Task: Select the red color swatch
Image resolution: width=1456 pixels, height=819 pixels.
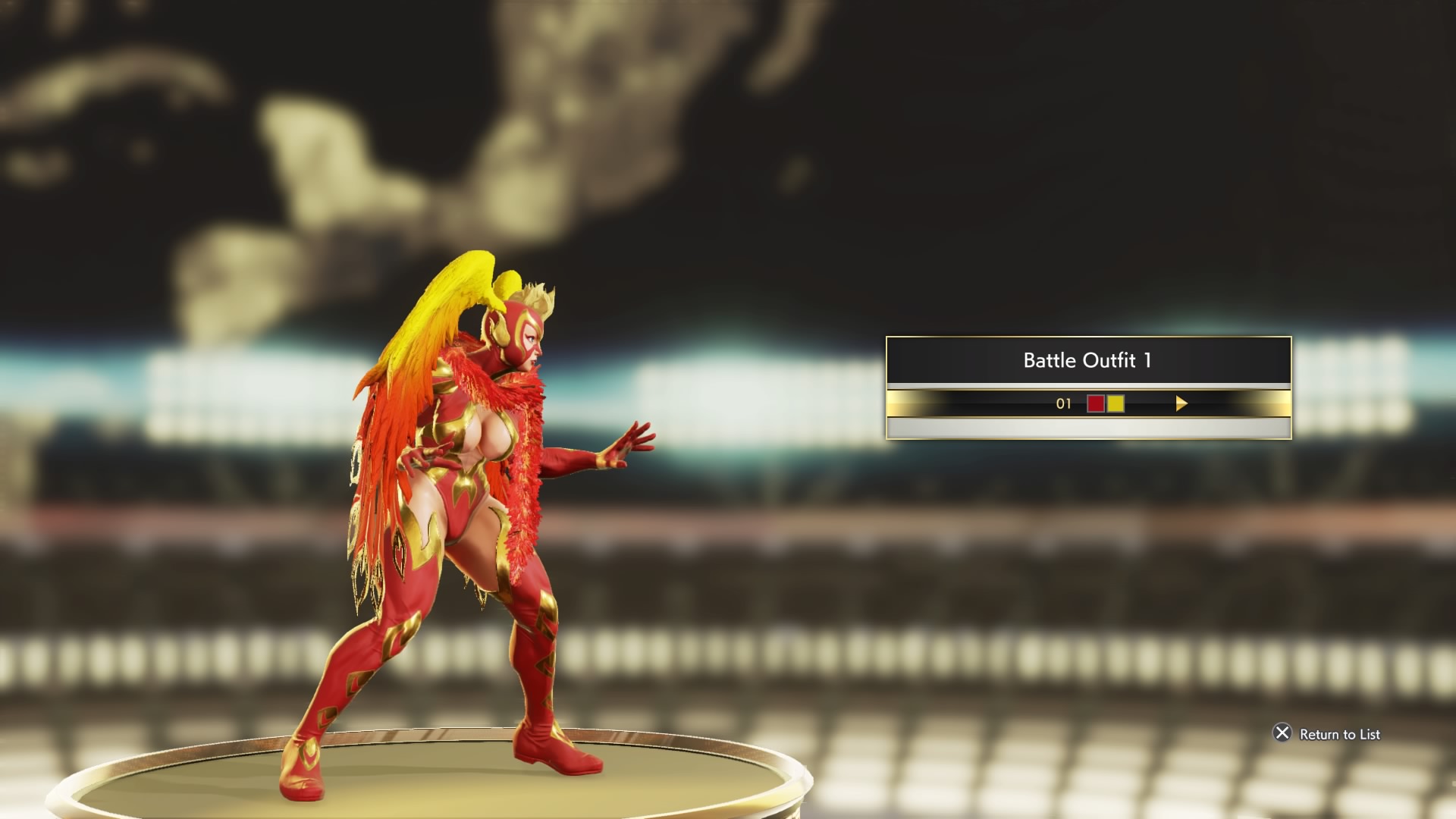Action: (1096, 403)
